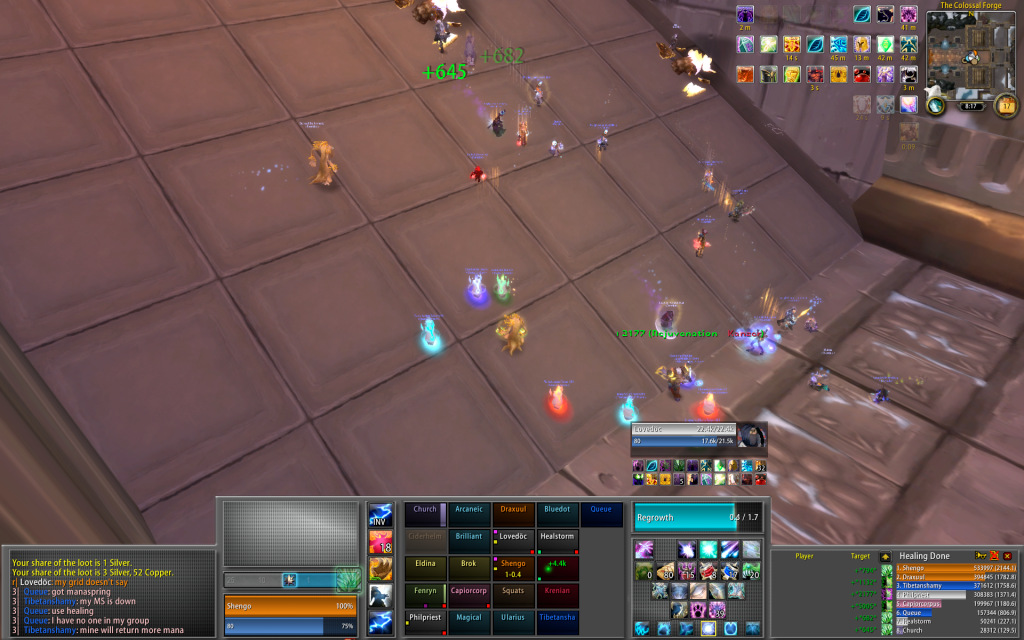Image resolution: width=1024 pixels, height=640 pixels.
Task: Click the minimap tracking crystal button
Action: click(x=934, y=105)
